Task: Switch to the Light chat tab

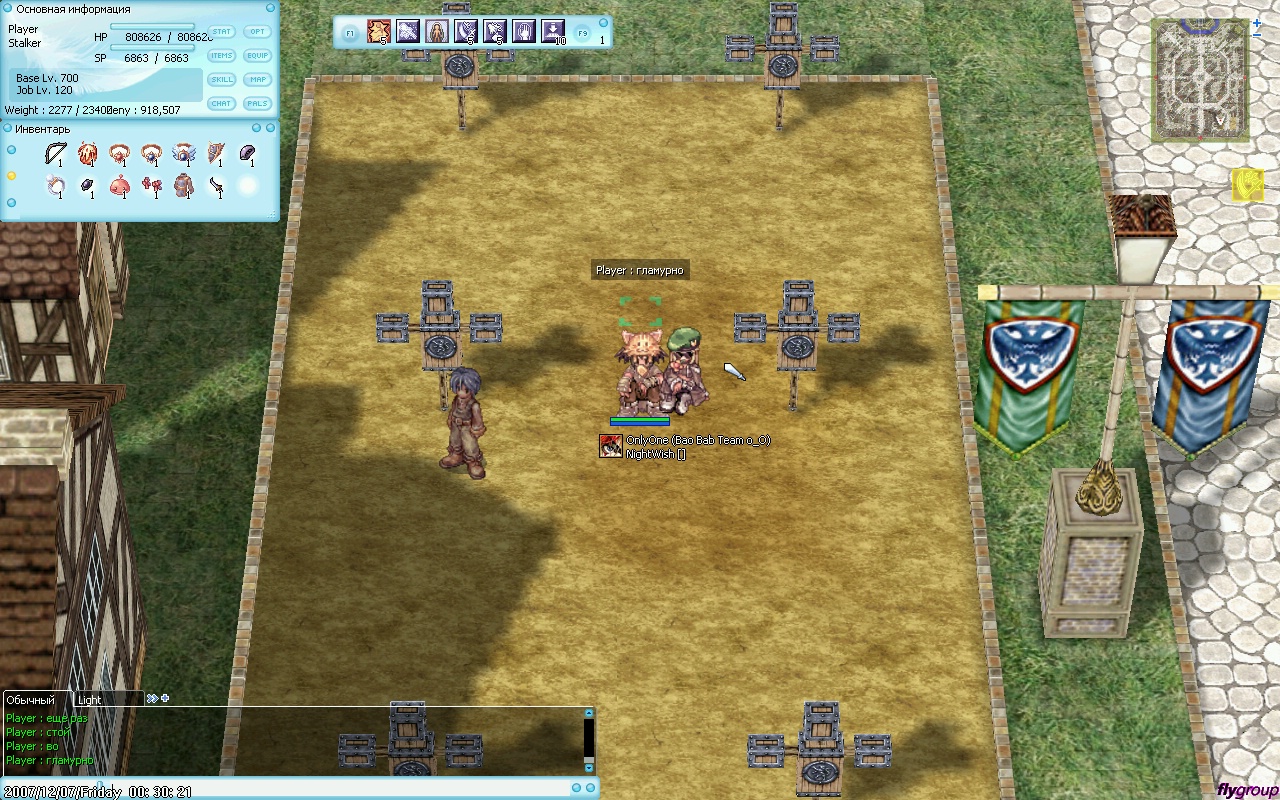Action: [90, 700]
